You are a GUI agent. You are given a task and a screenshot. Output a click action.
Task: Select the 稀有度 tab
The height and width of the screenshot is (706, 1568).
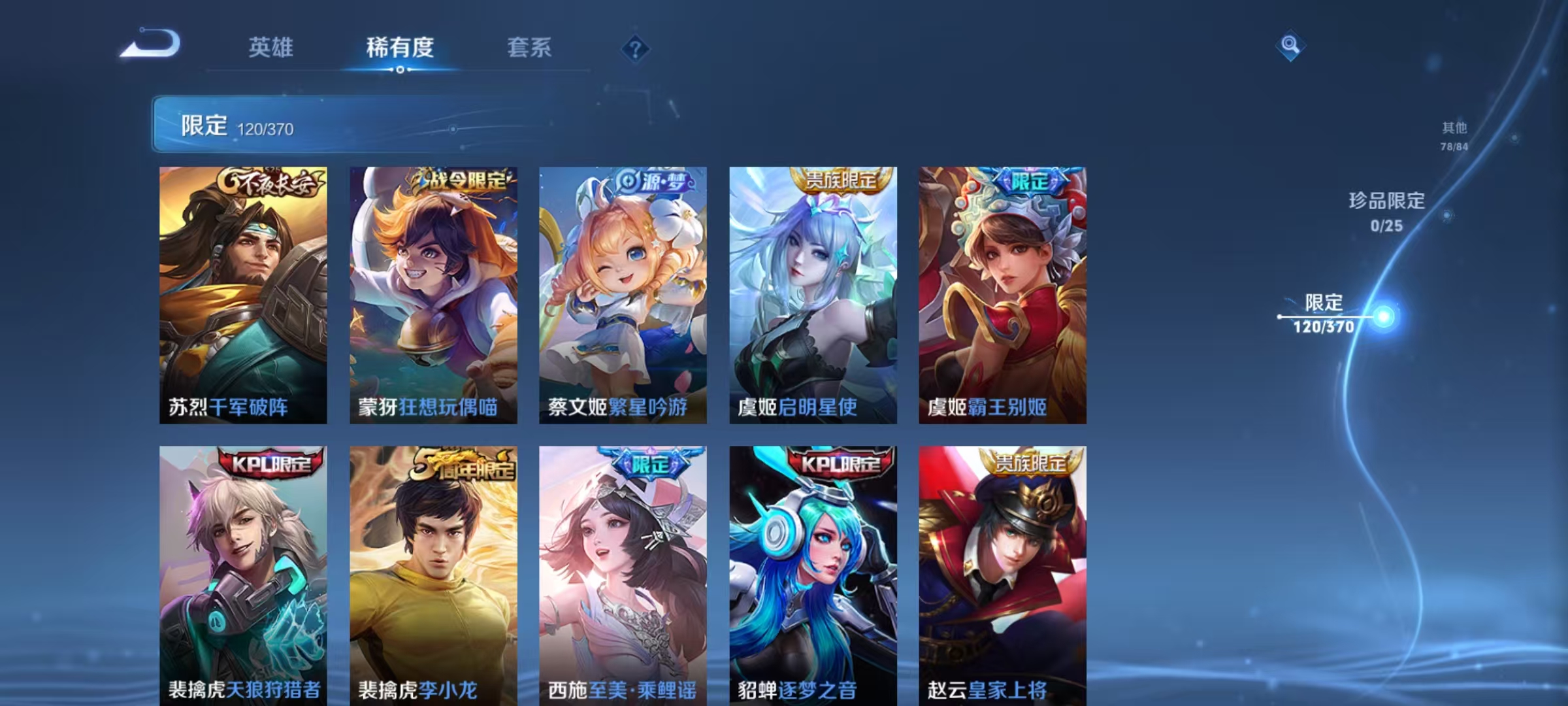[x=400, y=48]
